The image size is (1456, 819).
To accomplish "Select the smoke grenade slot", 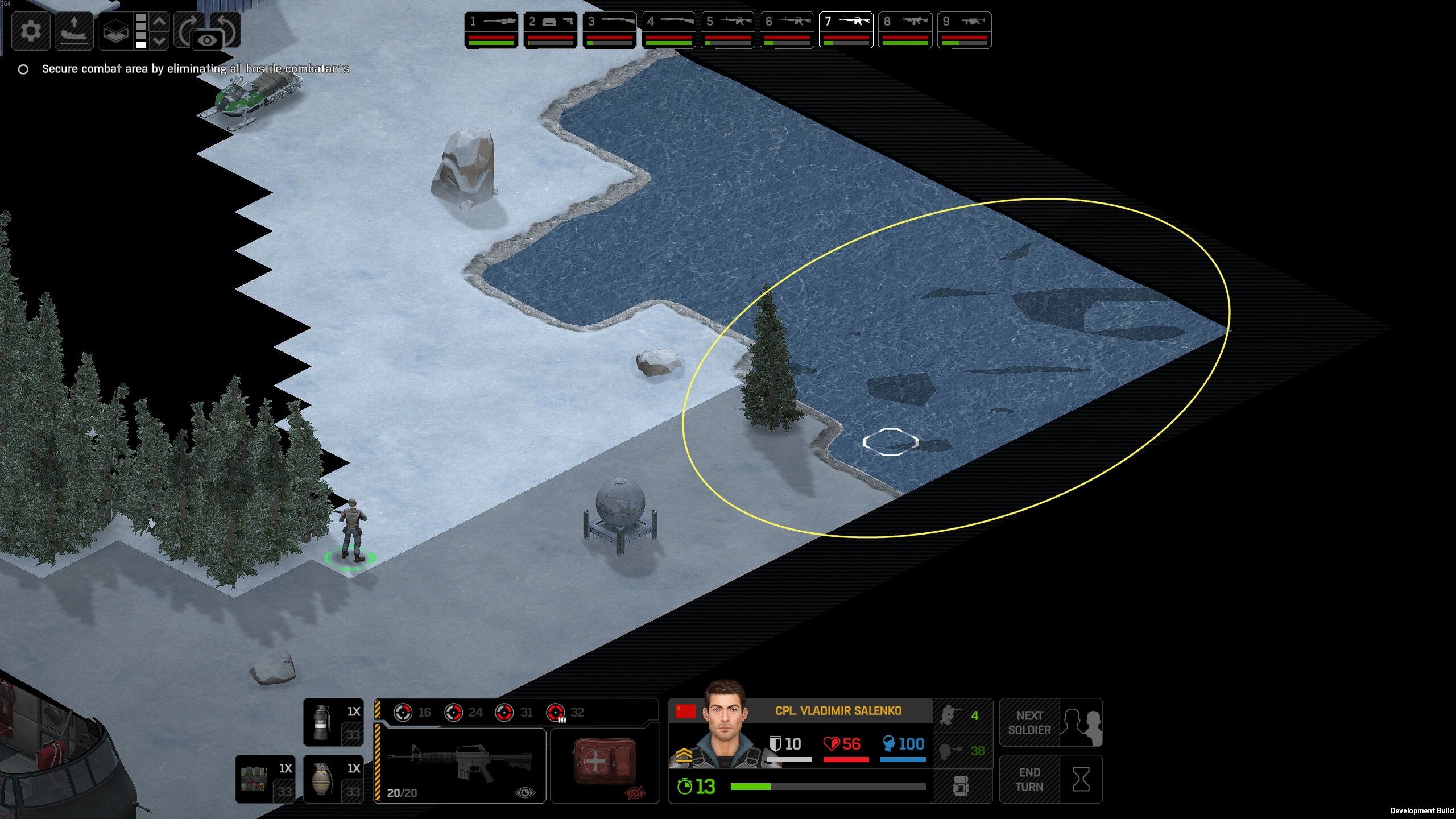I will (333, 722).
